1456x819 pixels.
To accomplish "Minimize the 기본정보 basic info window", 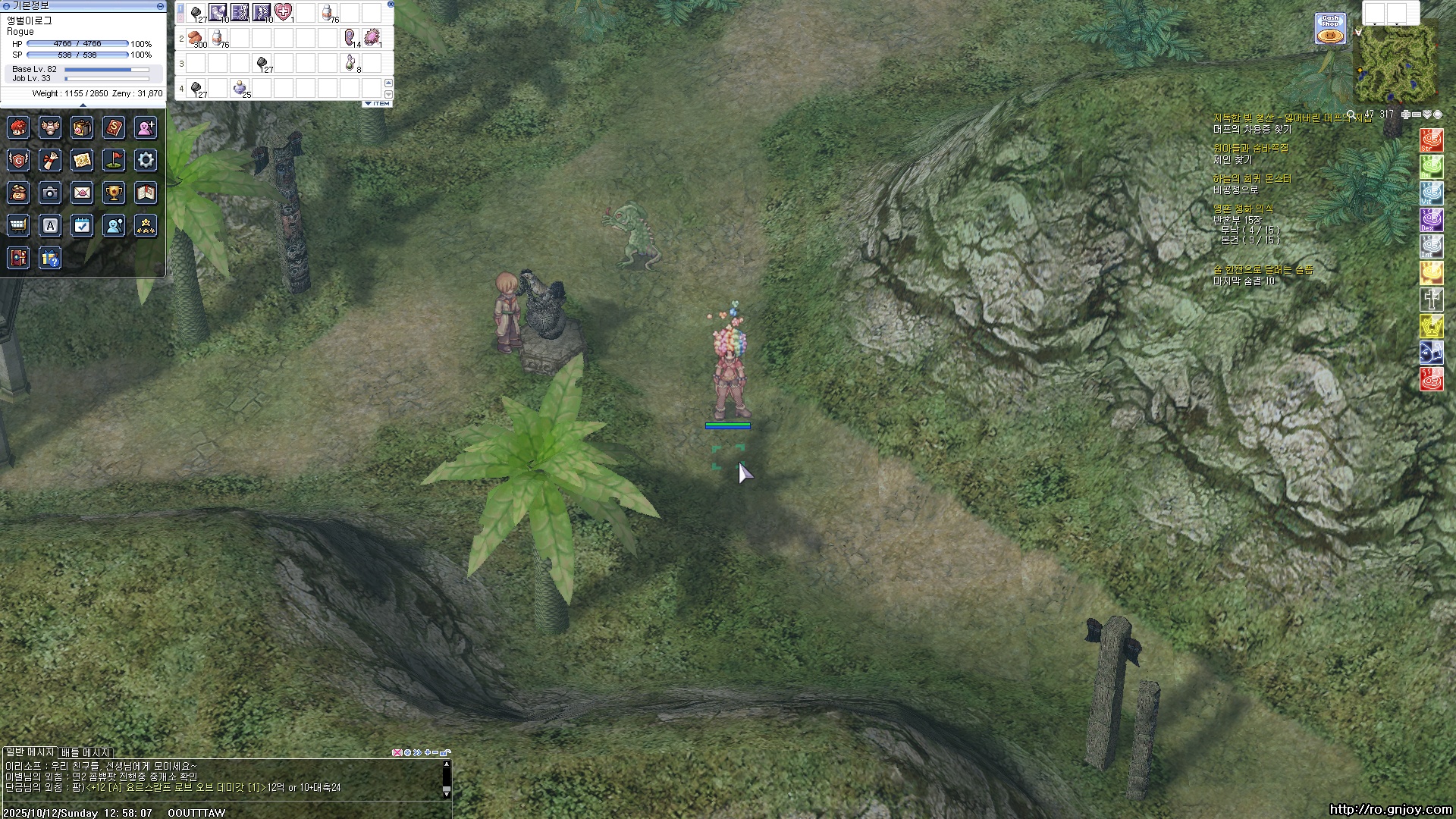I will coord(160,5).
